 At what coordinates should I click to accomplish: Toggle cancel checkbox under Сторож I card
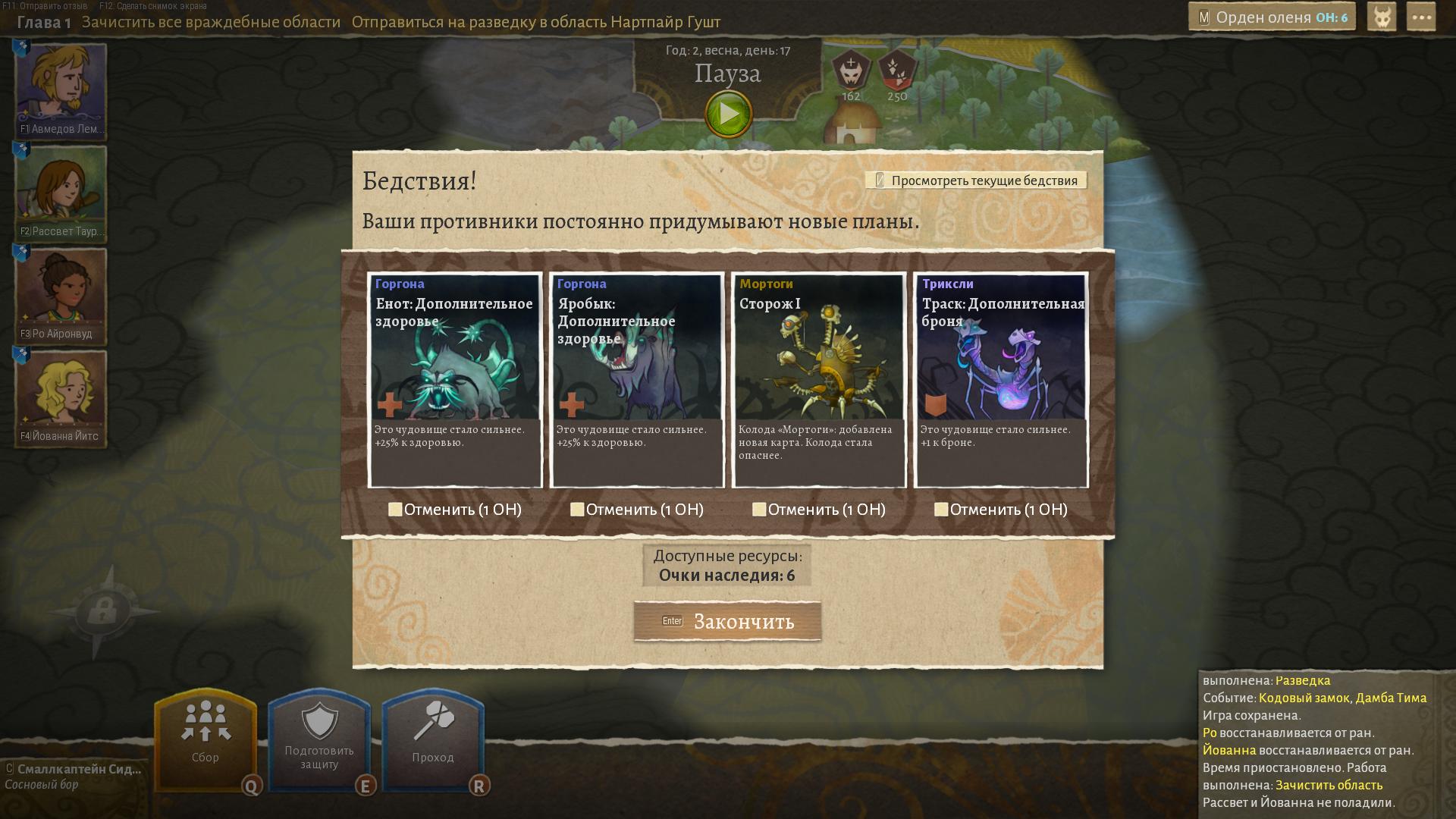pos(759,510)
